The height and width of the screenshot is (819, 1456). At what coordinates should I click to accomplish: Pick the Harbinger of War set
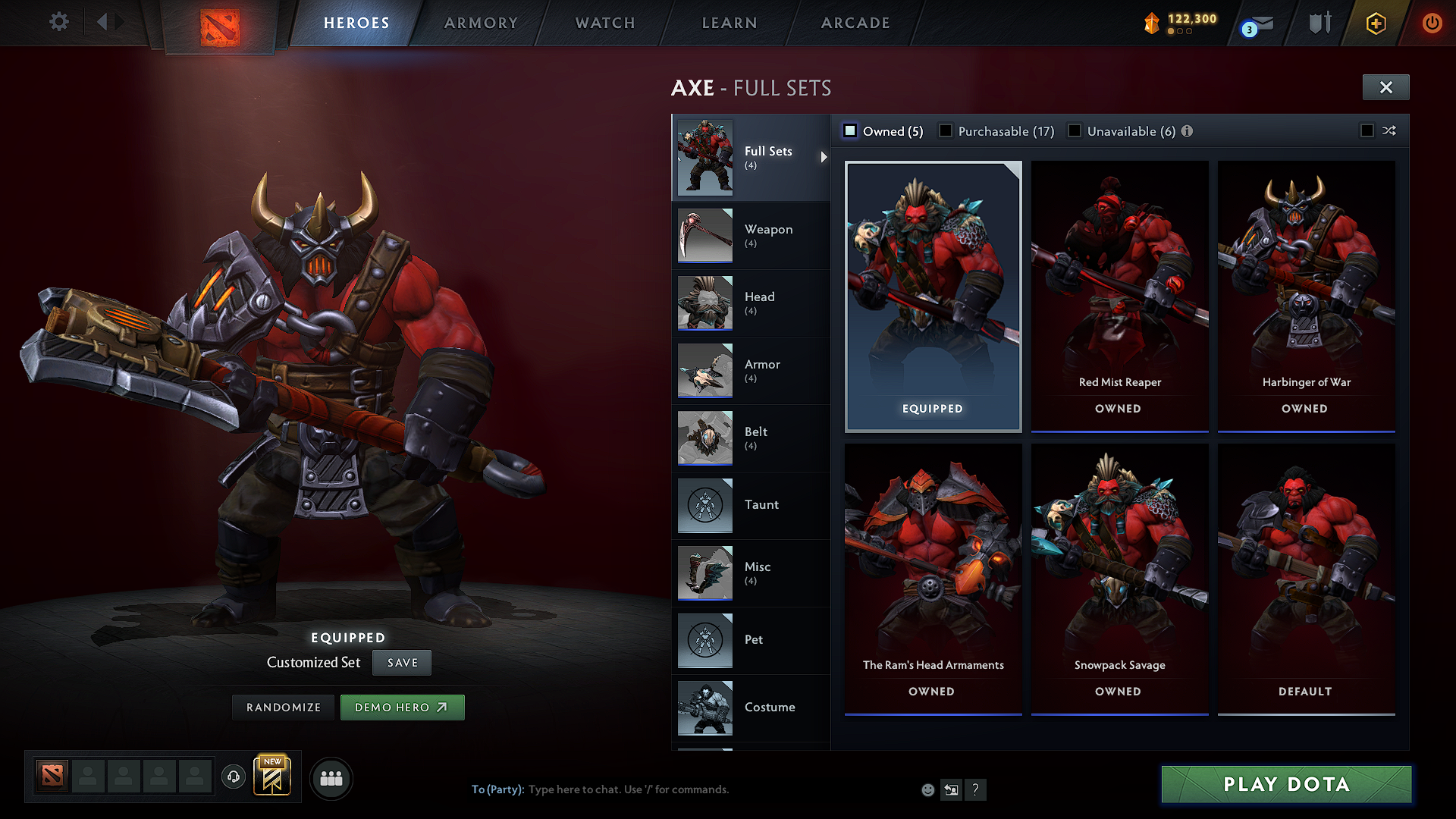tap(1306, 296)
